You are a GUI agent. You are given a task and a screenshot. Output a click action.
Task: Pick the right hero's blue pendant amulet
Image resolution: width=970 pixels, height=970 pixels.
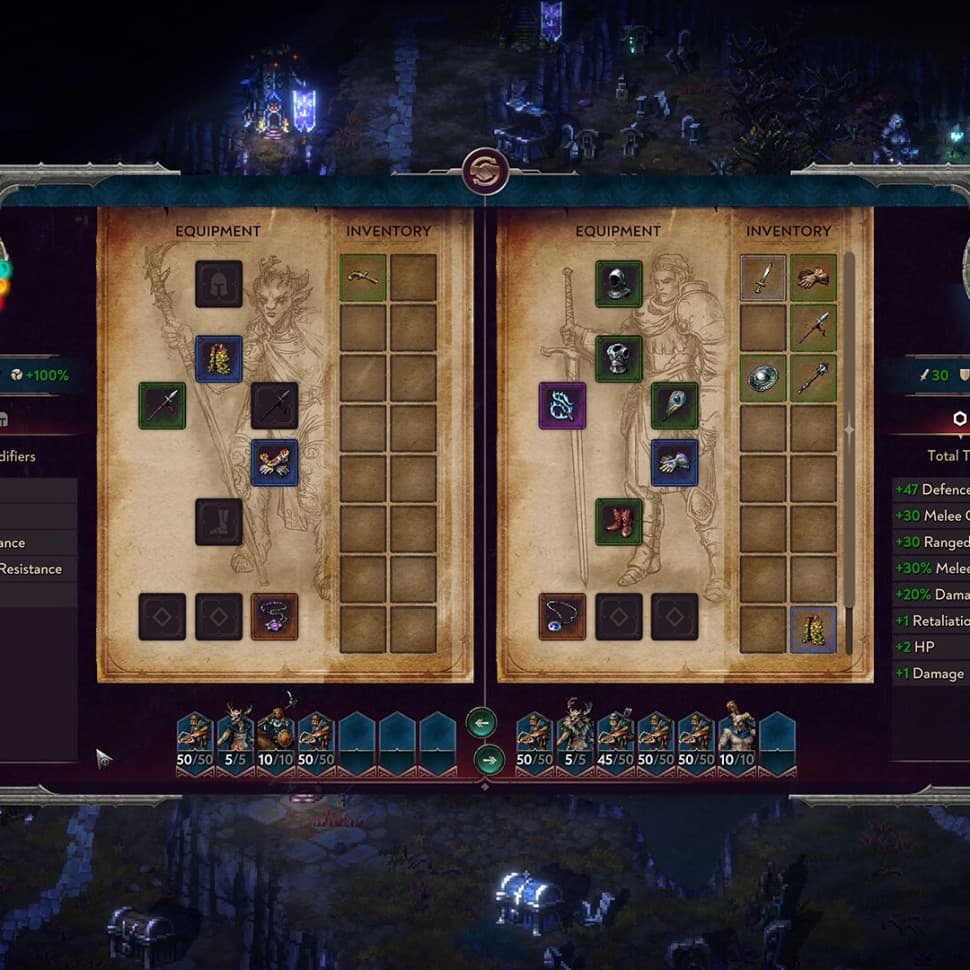click(x=562, y=617)
